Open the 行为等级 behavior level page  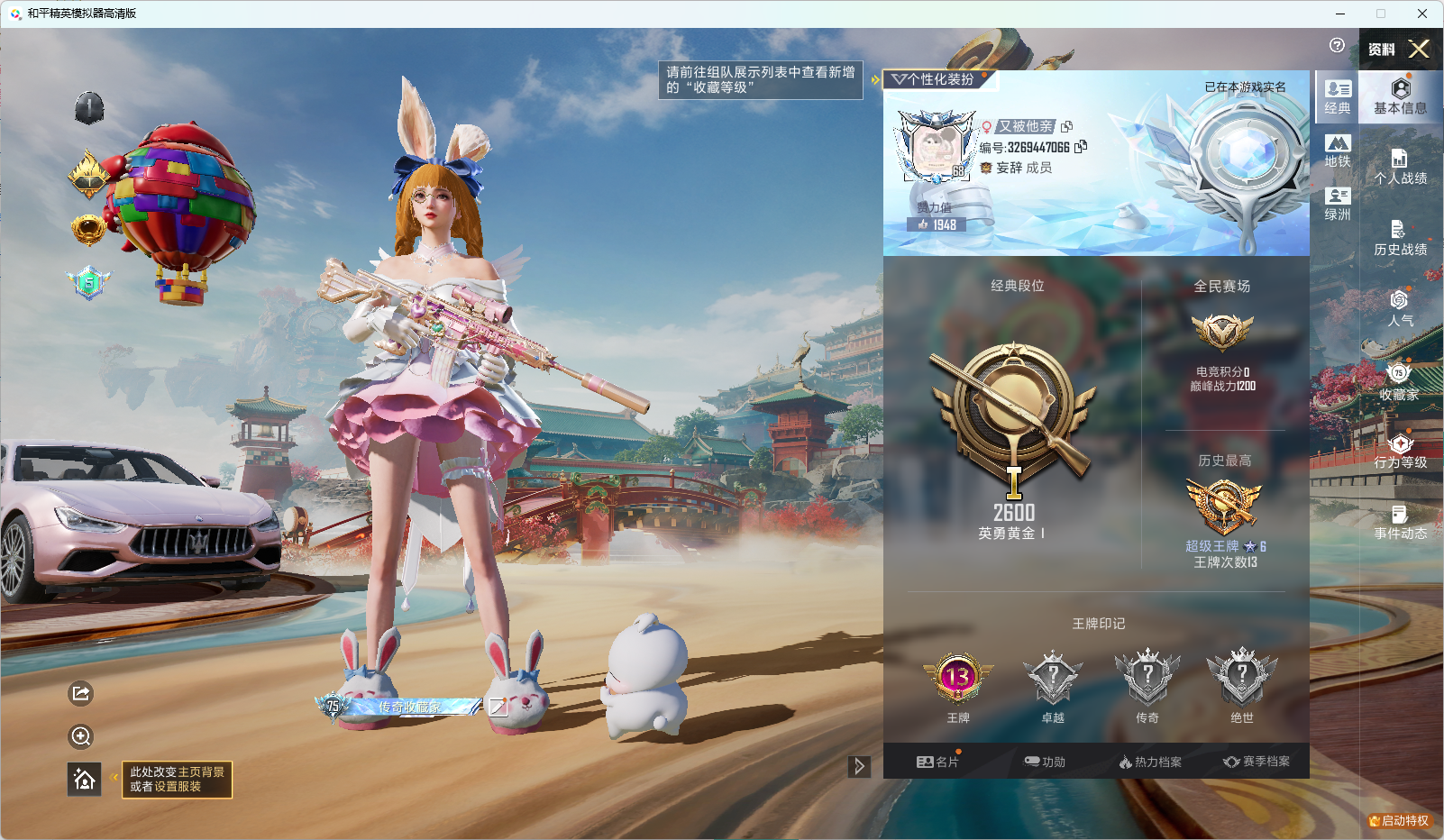point(1400,451)
